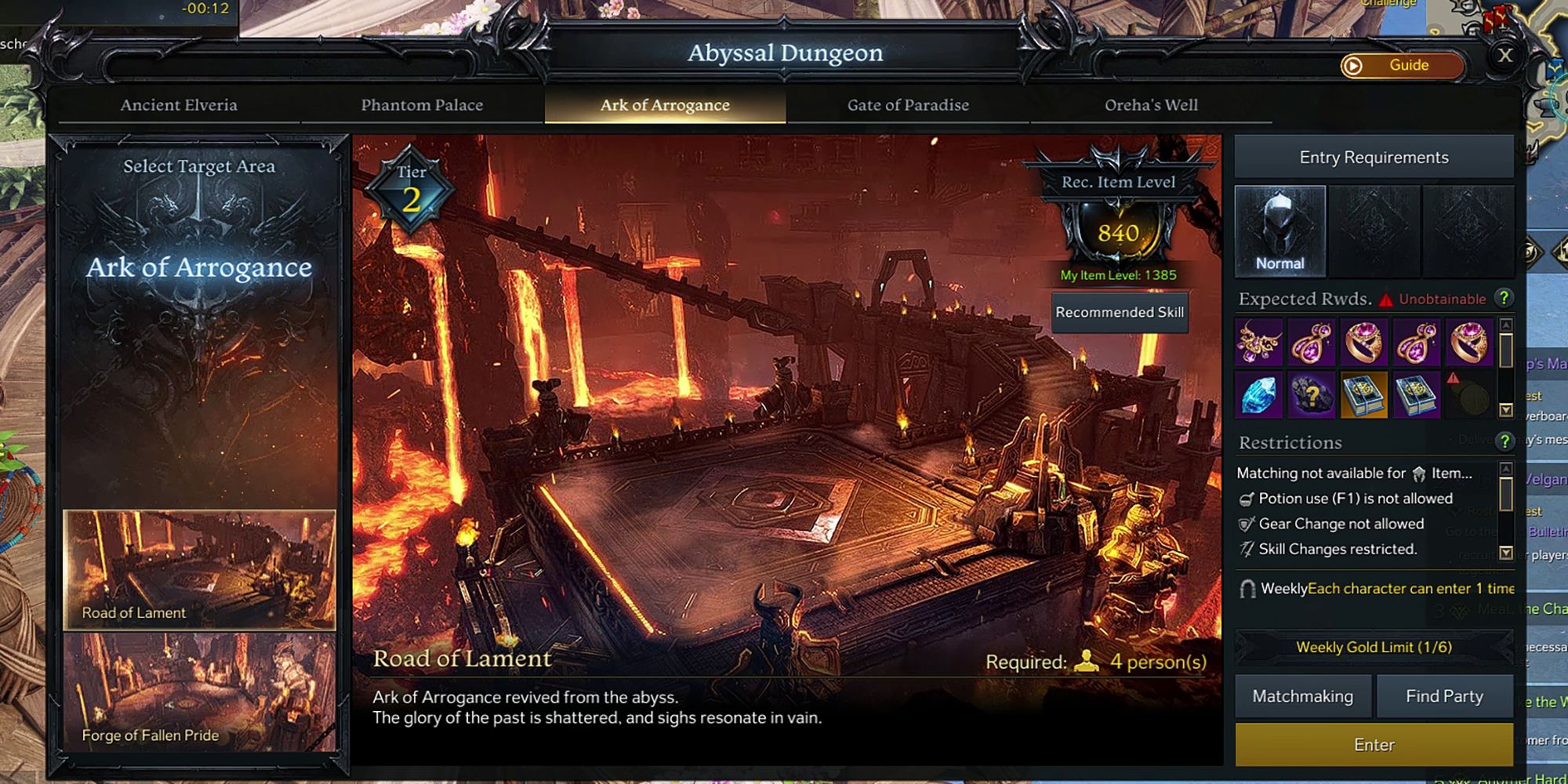Open the Expected Rewards help question mark
This screenshot has height=784, width=1568.
[x=1504, y=299]
